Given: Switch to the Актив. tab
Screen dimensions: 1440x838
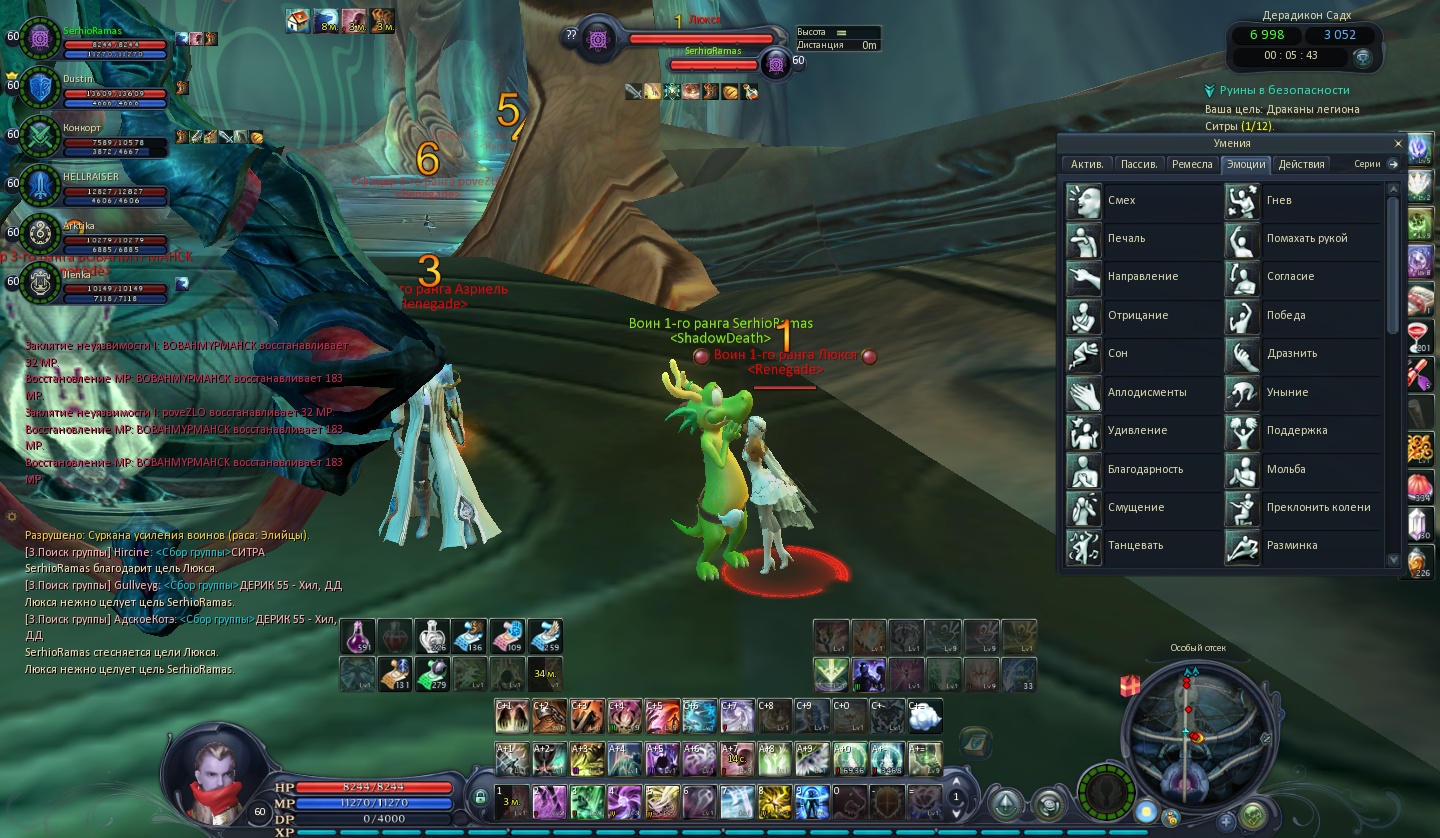Looking at the screenshot, I should [1086, 164].
